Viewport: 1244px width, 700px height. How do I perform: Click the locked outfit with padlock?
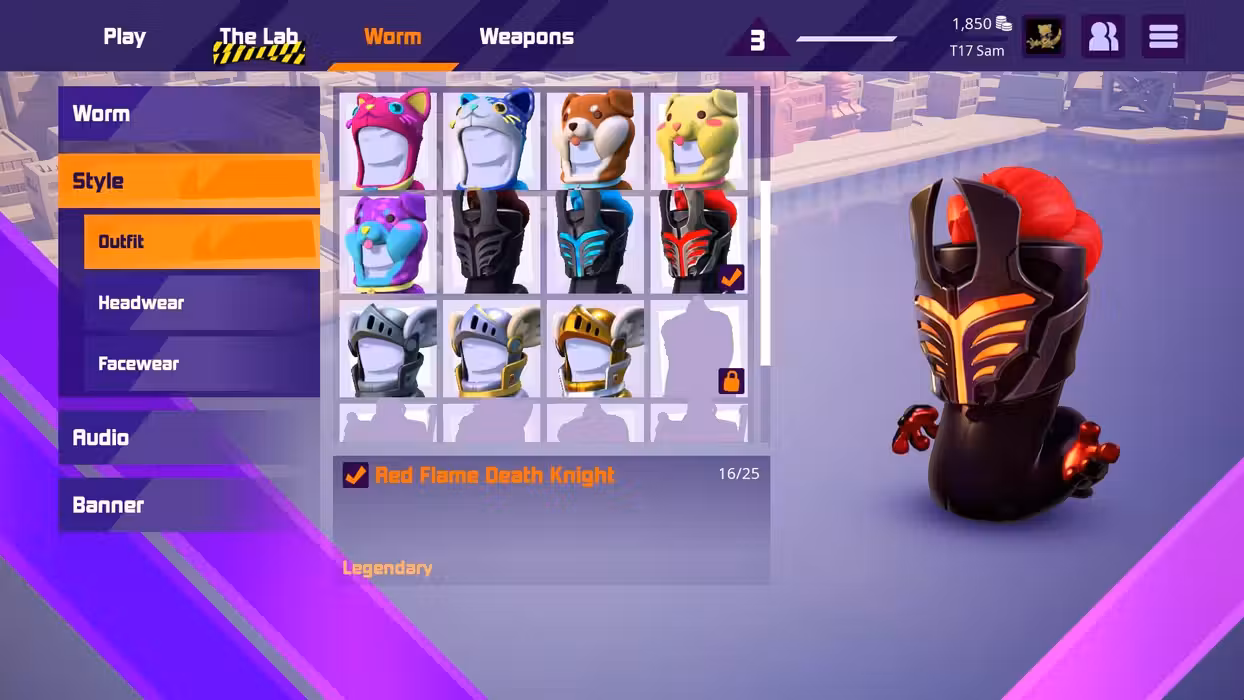tap(699, 348)
